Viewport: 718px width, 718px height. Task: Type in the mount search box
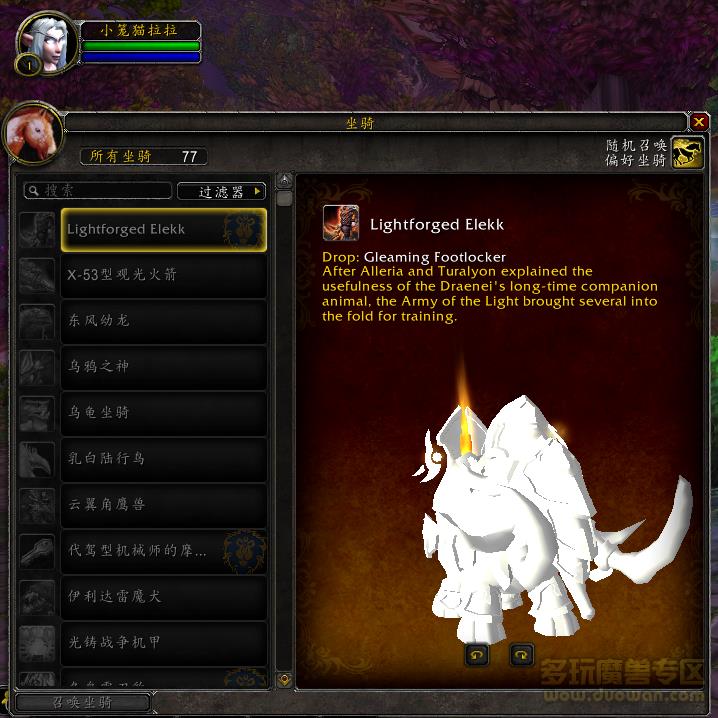100,190
